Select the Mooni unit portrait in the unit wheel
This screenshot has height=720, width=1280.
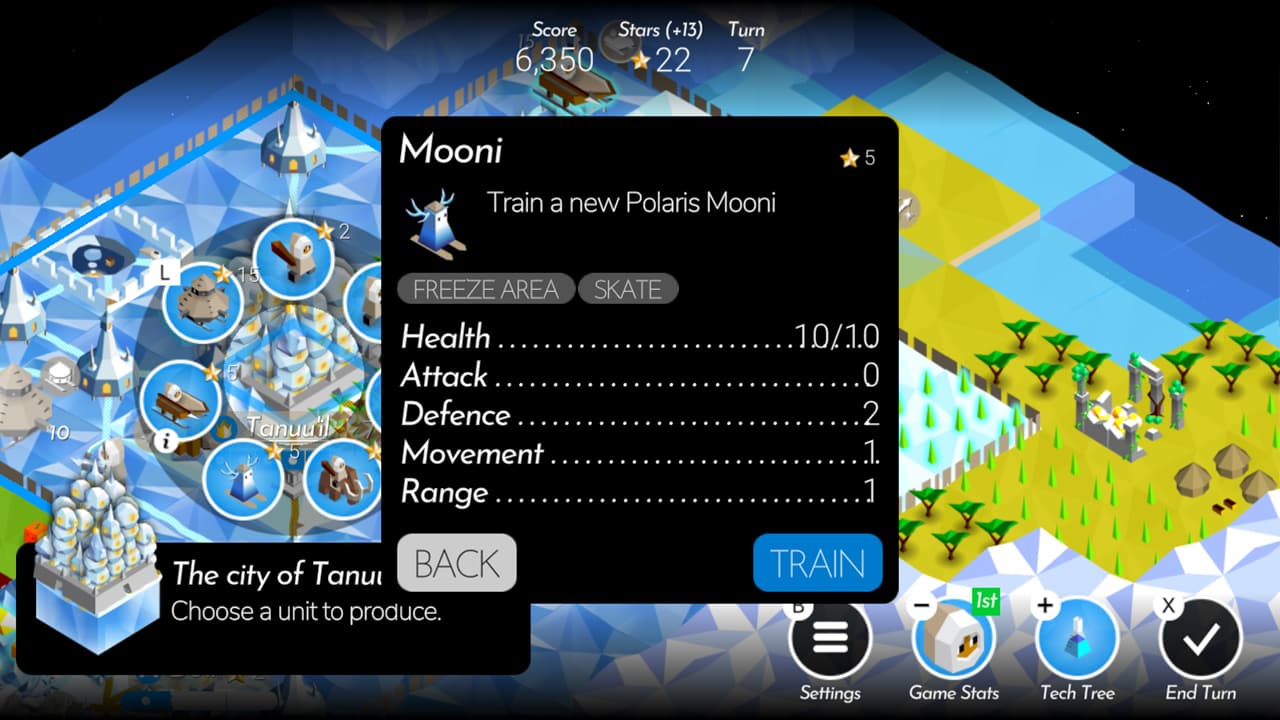coord(243,477)
